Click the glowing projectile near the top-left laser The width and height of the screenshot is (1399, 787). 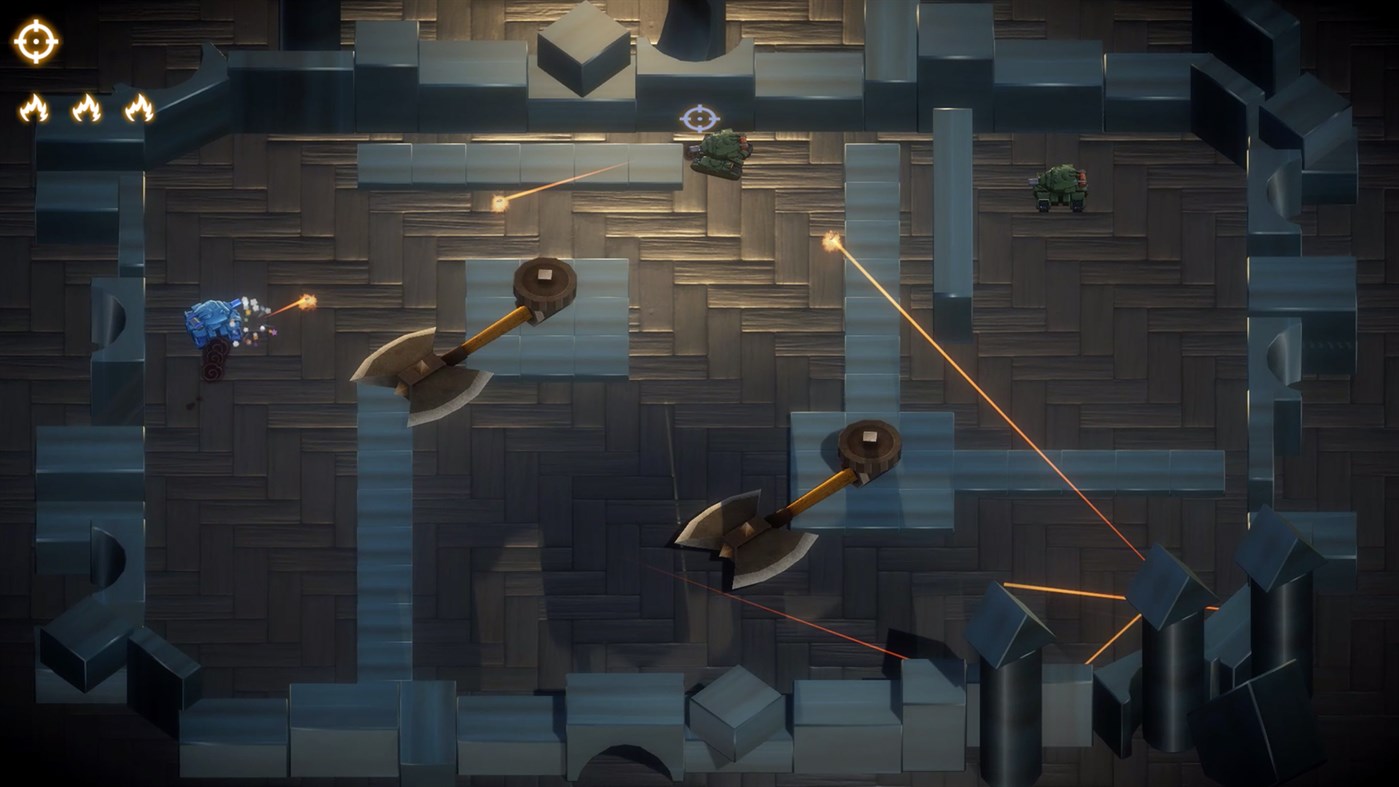point(498,200)
